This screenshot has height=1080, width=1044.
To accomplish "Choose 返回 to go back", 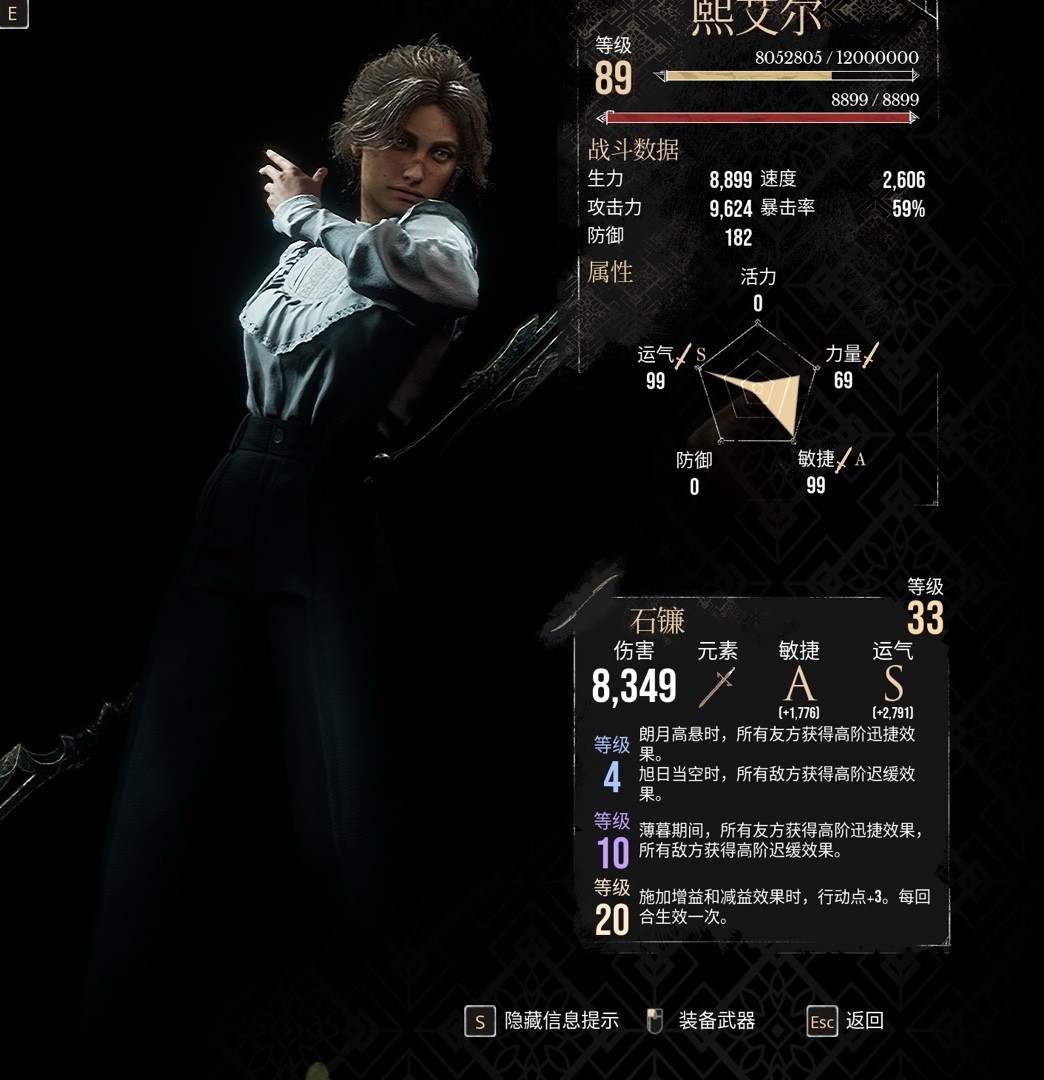I will tap(846, 1021).
